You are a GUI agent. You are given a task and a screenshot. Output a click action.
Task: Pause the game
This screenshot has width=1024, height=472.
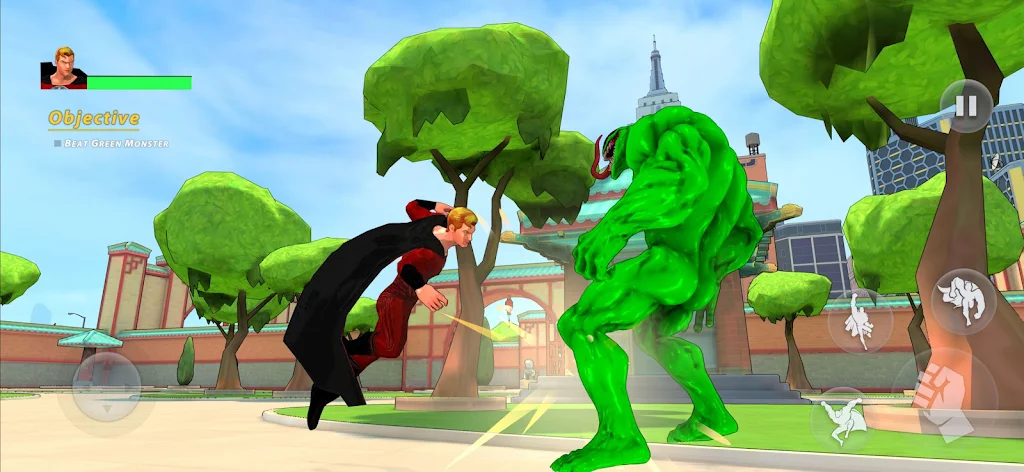coord(966,106)
